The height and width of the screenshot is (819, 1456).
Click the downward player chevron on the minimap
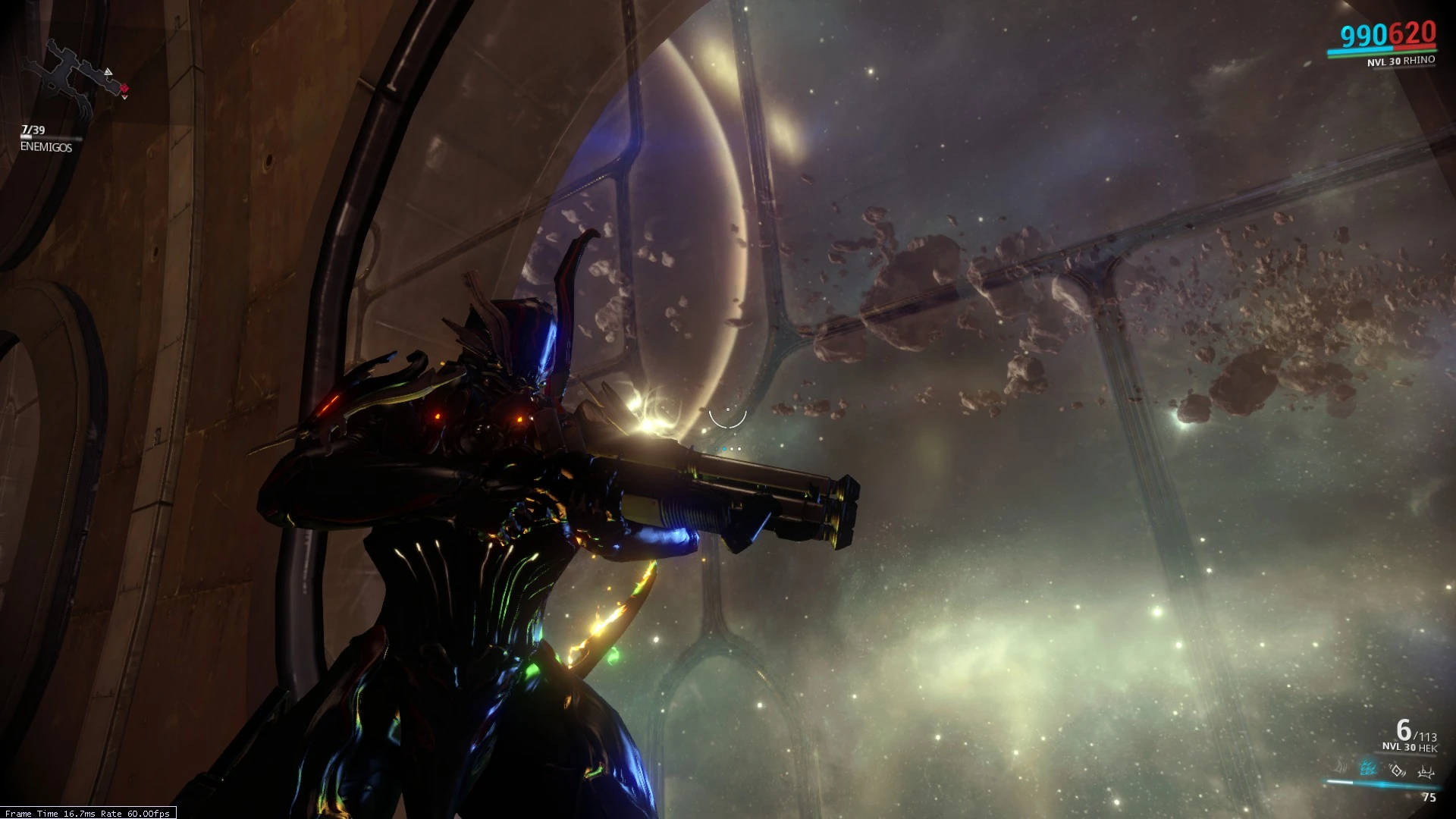pyautogui.click(x=124, y=96)
